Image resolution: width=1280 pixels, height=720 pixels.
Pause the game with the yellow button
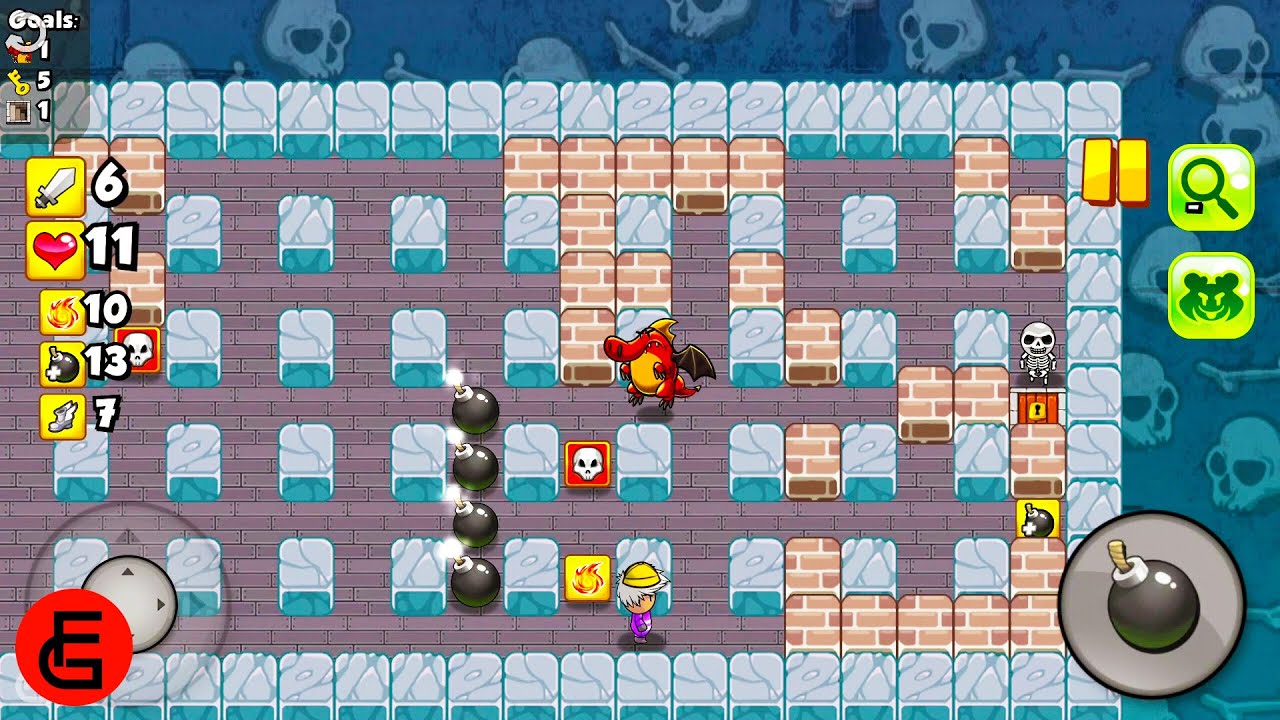pos(1114,173)
